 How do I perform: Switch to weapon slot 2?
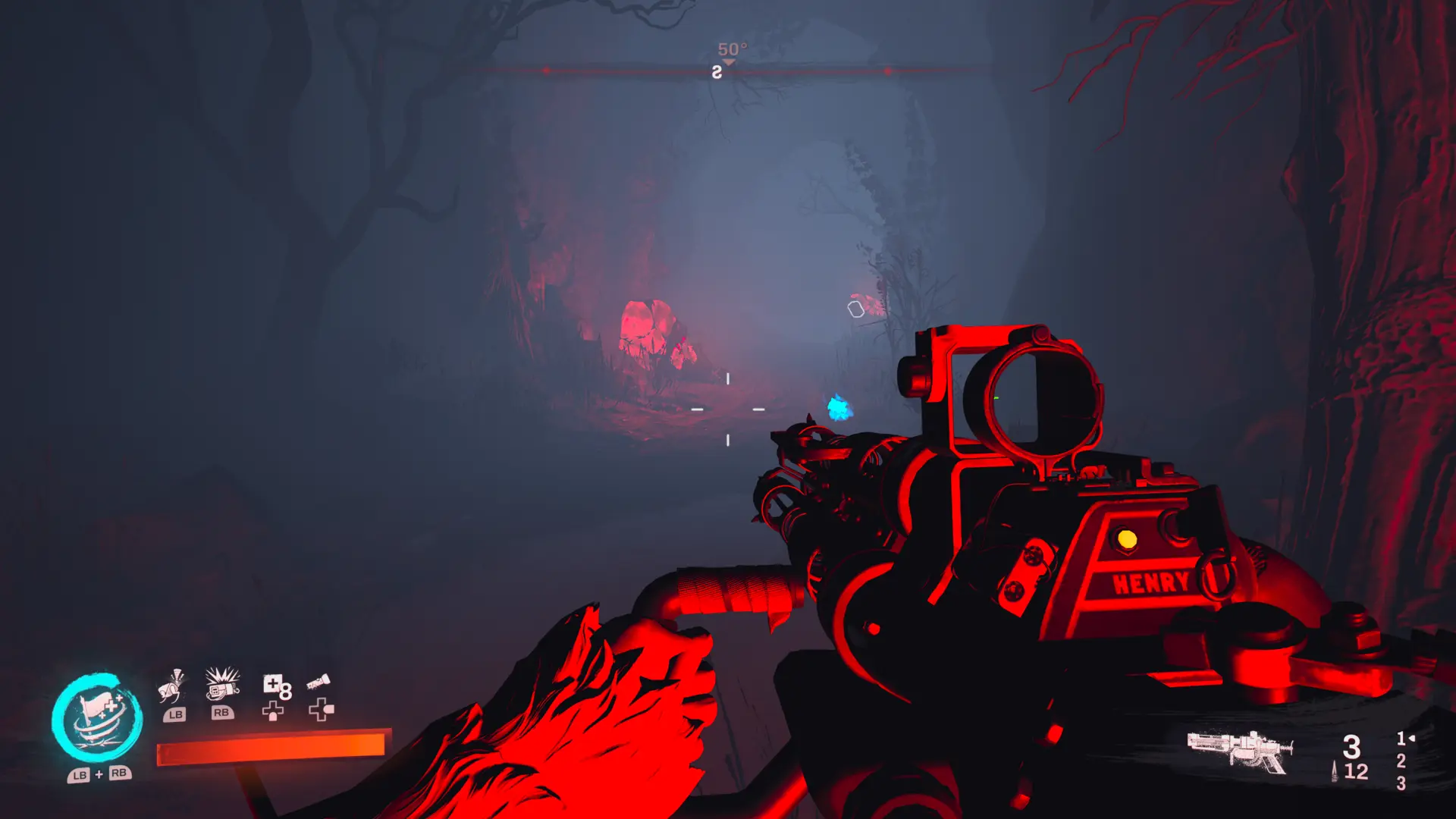pyautogui.click(x=1401, y=761)
